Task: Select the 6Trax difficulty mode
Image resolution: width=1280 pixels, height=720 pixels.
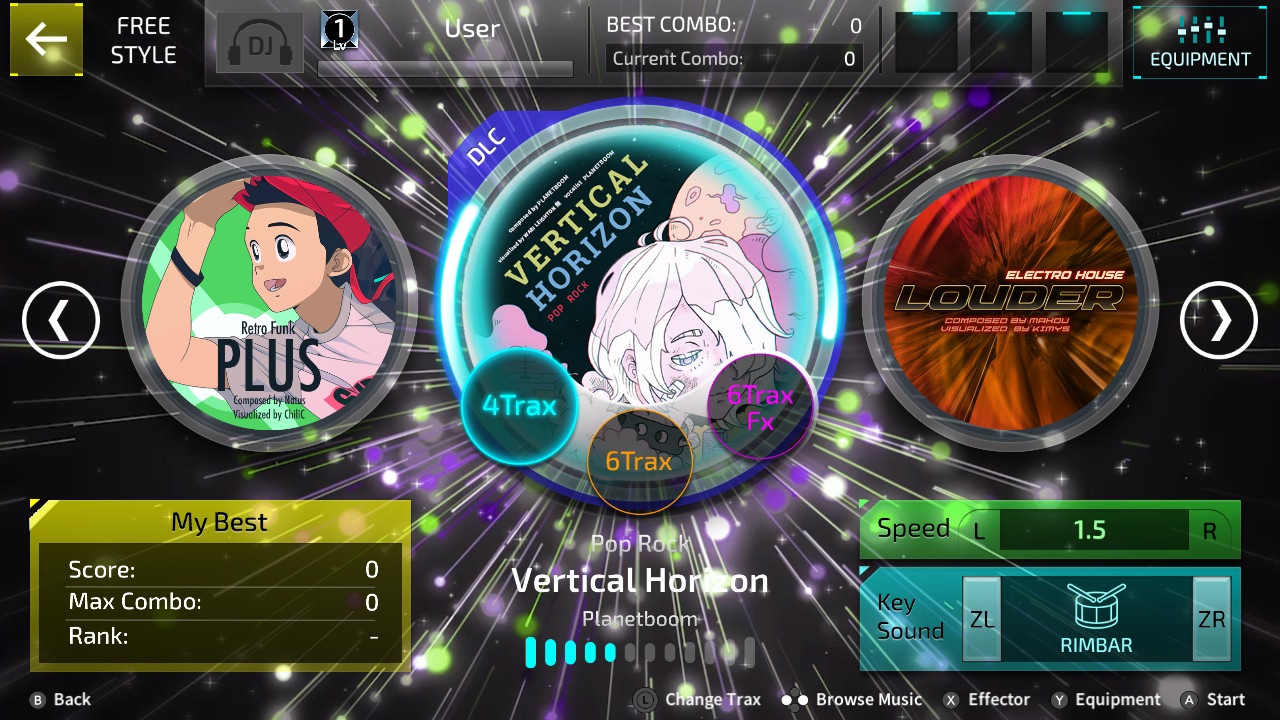Action: (x=640, y=461)
